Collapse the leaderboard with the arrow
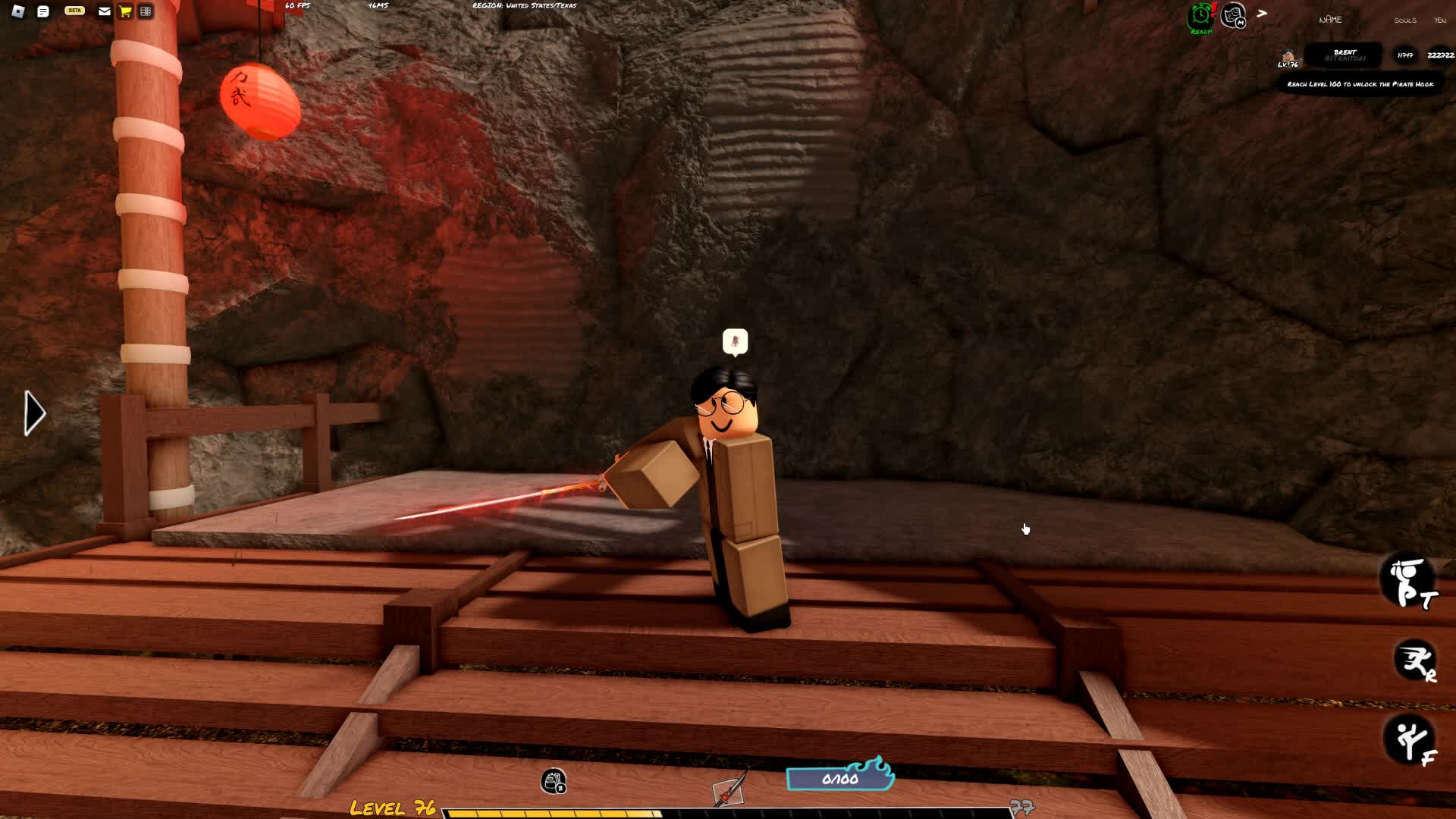1456x819 pixels. pyautogui.click(x=1262, y=14)
